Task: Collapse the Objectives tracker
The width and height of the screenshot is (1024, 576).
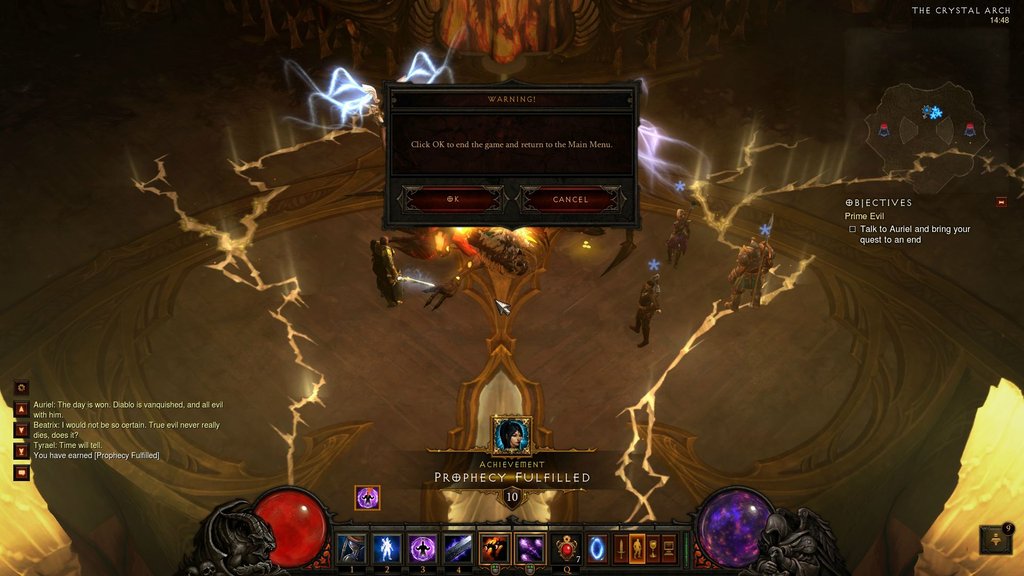Action: point(1001,202)
